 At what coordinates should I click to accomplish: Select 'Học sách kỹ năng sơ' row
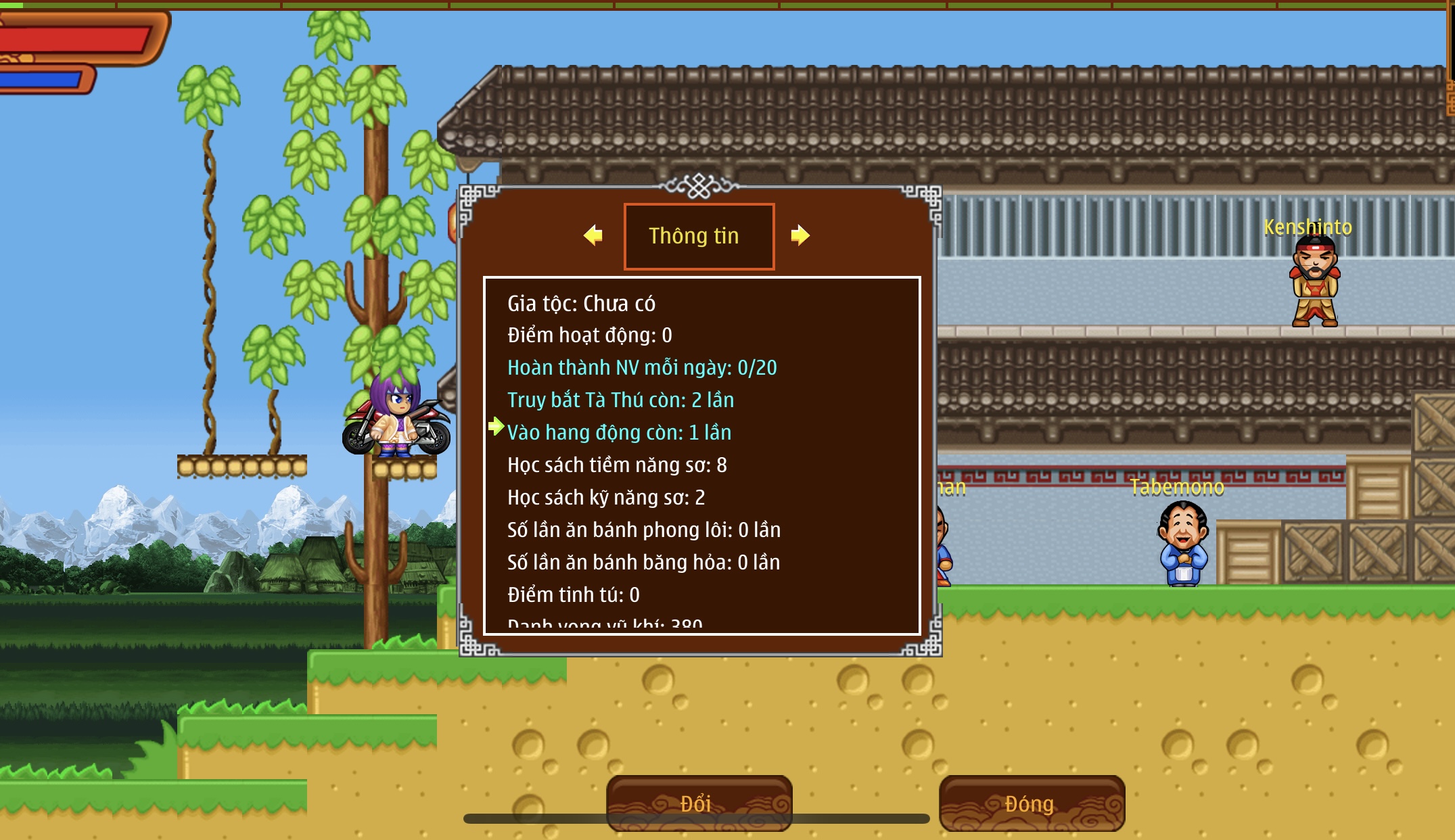pyautogui.click(x=606, y=498)
